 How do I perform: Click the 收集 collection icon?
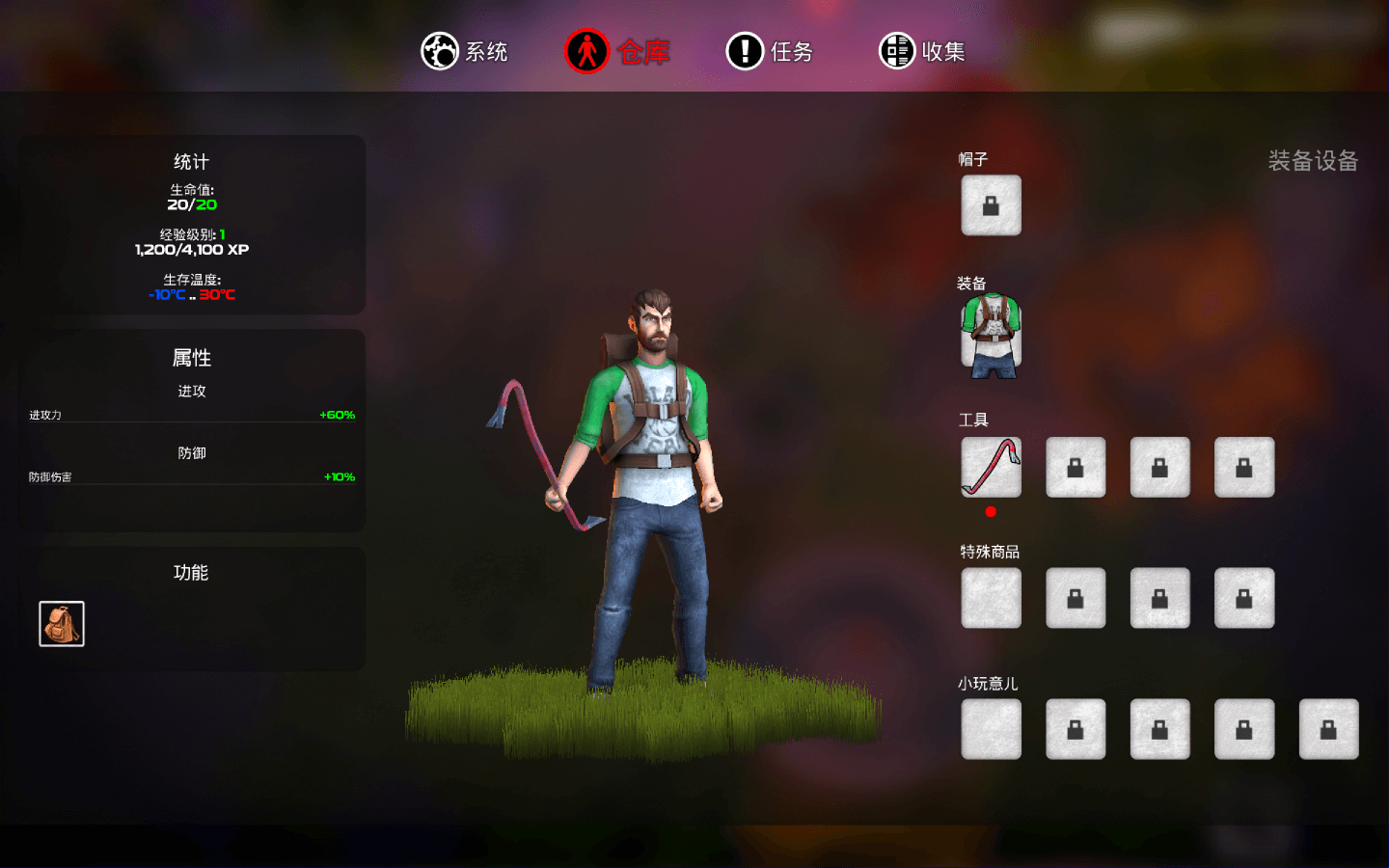click(x=896, y=51)
